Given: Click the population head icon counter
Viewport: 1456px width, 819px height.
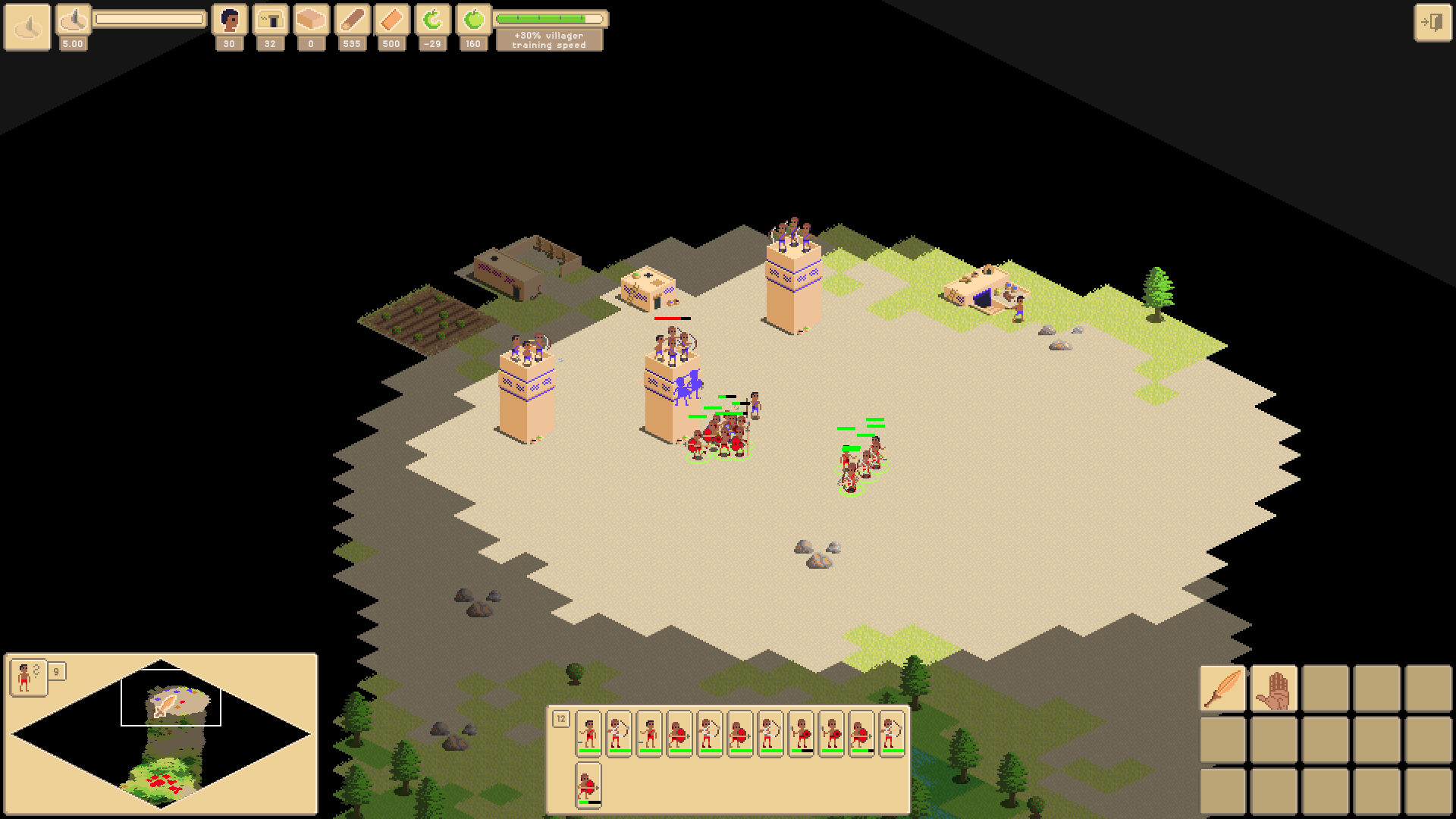Looking at the screenshot, I should (x=228, y=20).
